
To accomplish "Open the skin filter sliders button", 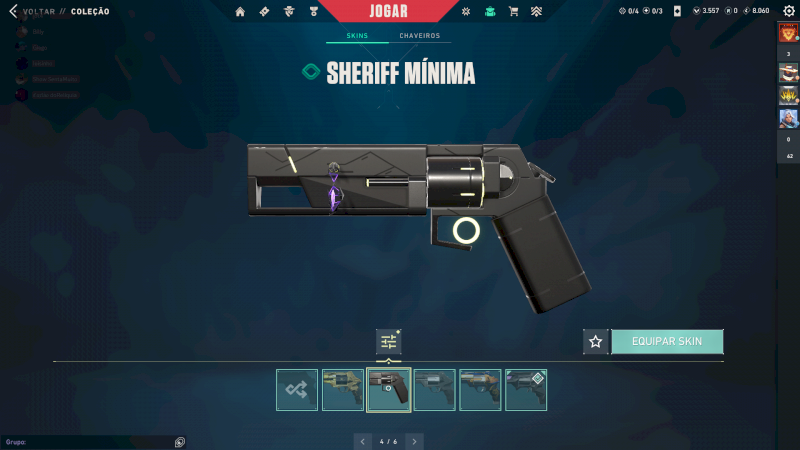I will (x=389, y=342).
